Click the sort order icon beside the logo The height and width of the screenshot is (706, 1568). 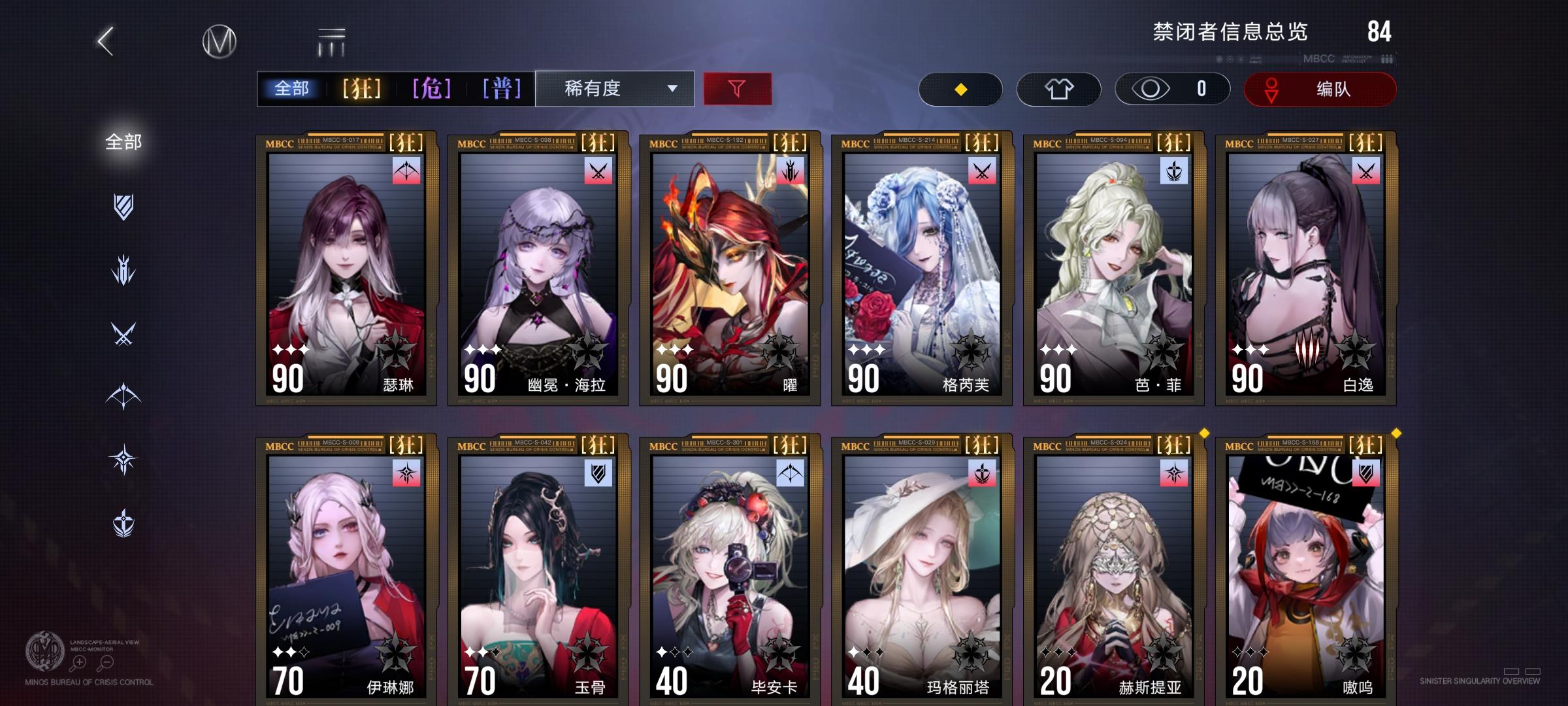332,41
